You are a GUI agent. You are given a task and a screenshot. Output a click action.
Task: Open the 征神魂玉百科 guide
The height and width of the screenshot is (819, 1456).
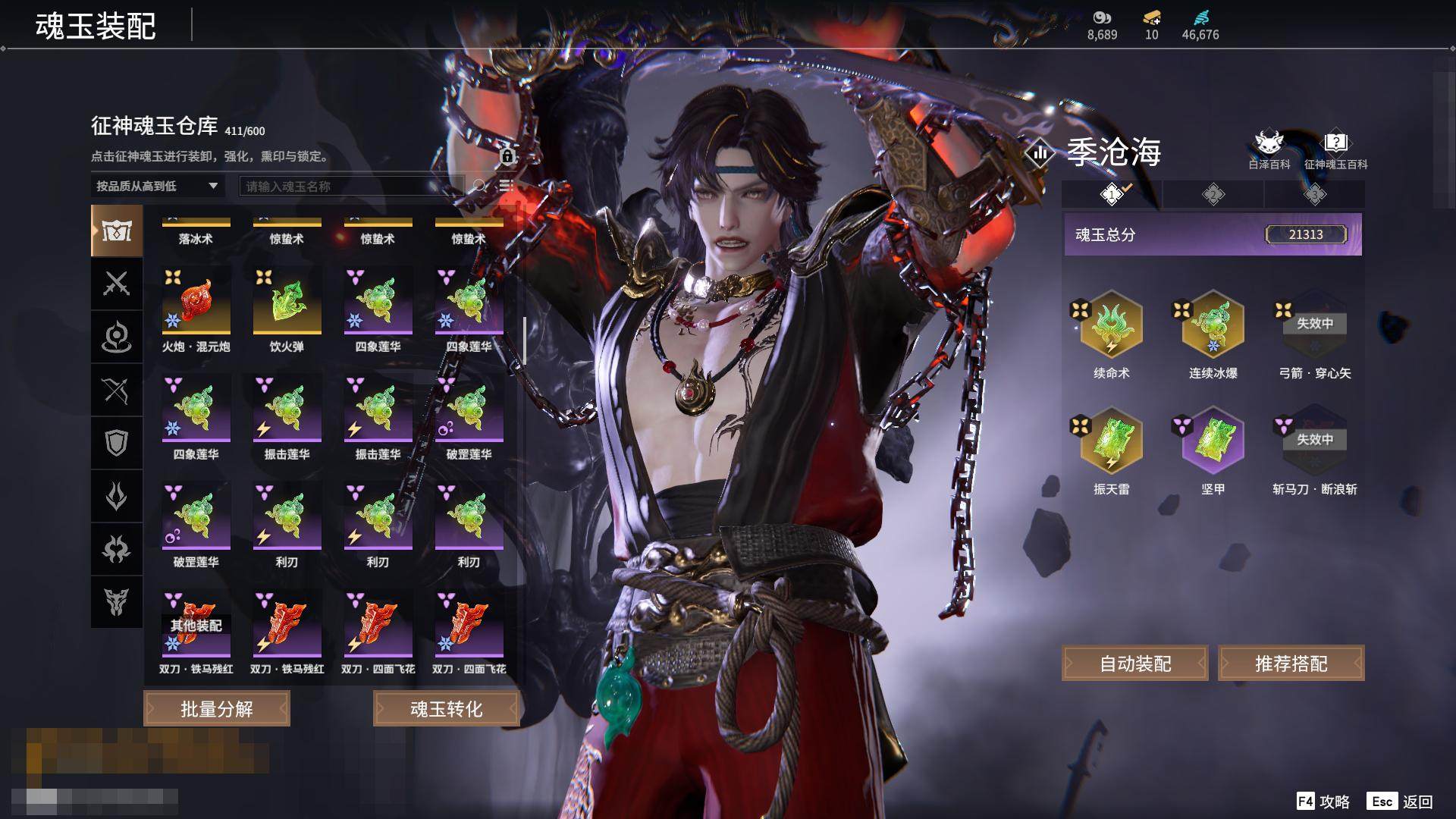pos(1335,148)
